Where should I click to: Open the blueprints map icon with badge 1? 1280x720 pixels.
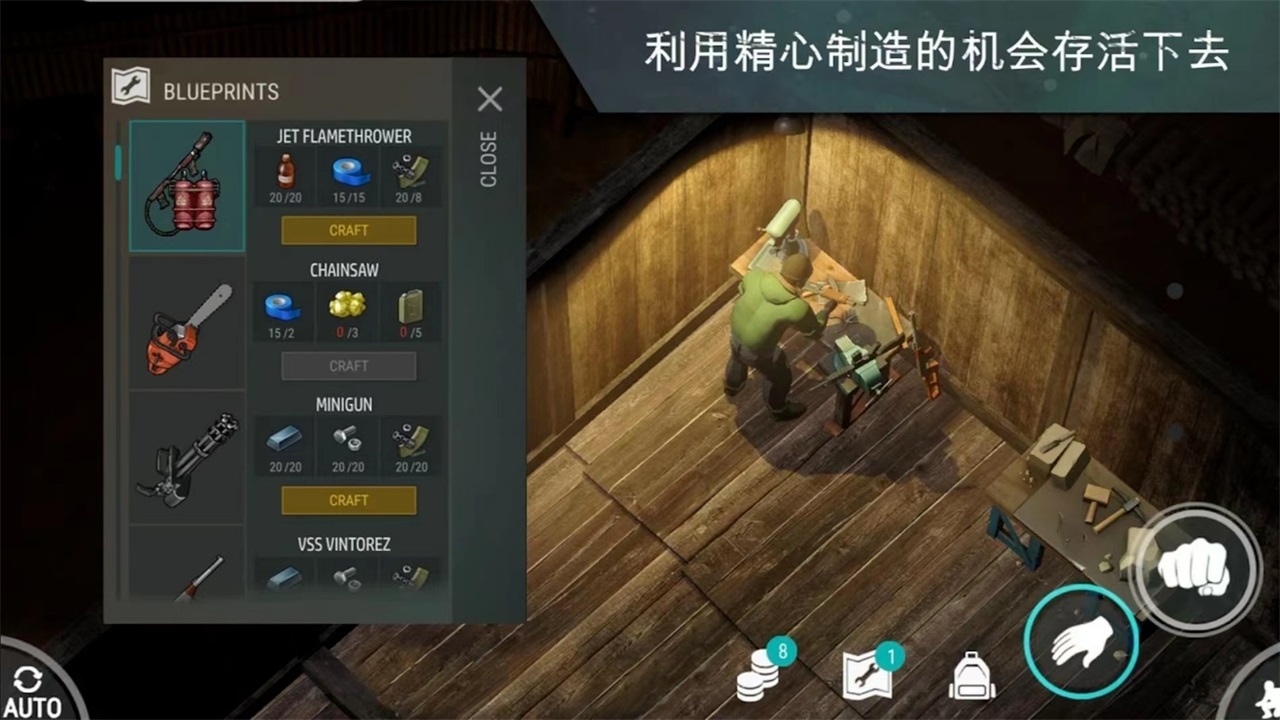(x=868, y=672)
